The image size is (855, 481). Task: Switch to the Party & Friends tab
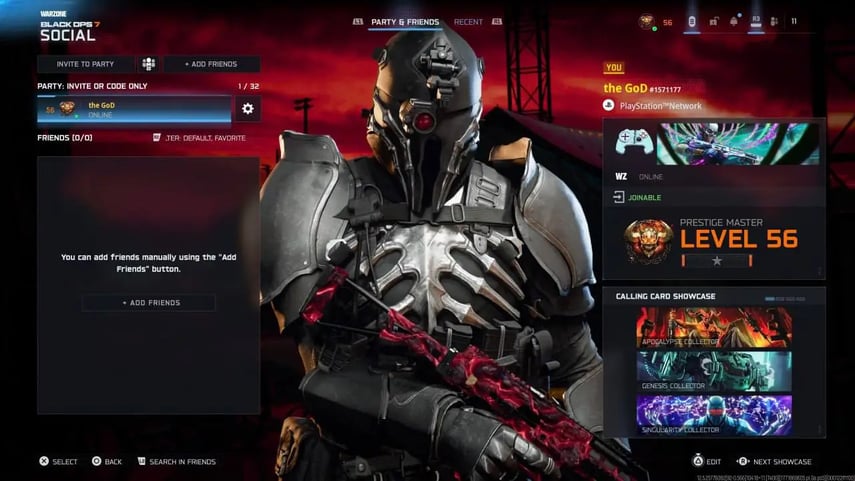pos(404,22)
